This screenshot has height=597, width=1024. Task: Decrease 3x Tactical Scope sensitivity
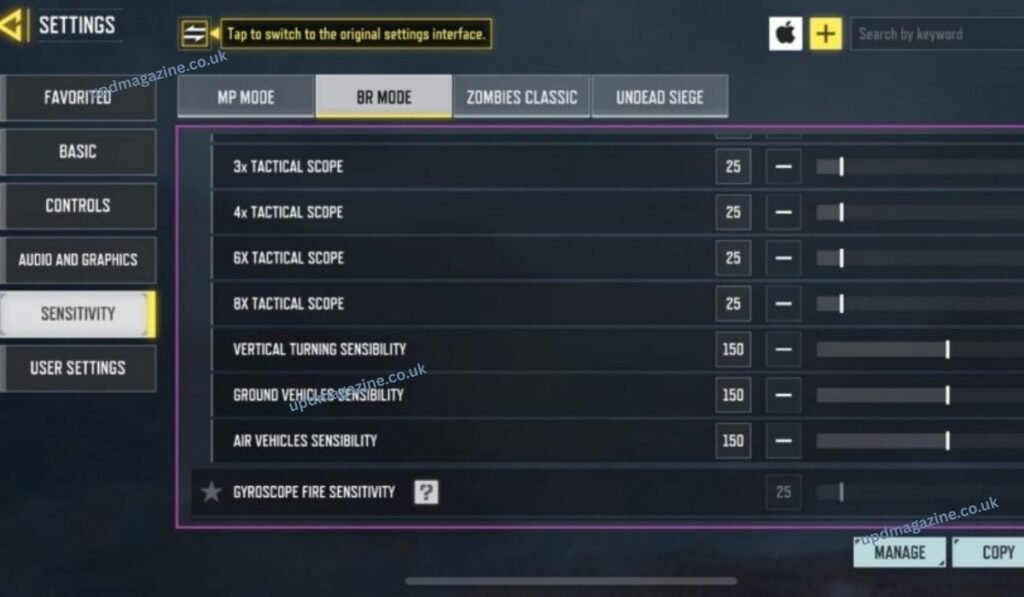[783, 167]
